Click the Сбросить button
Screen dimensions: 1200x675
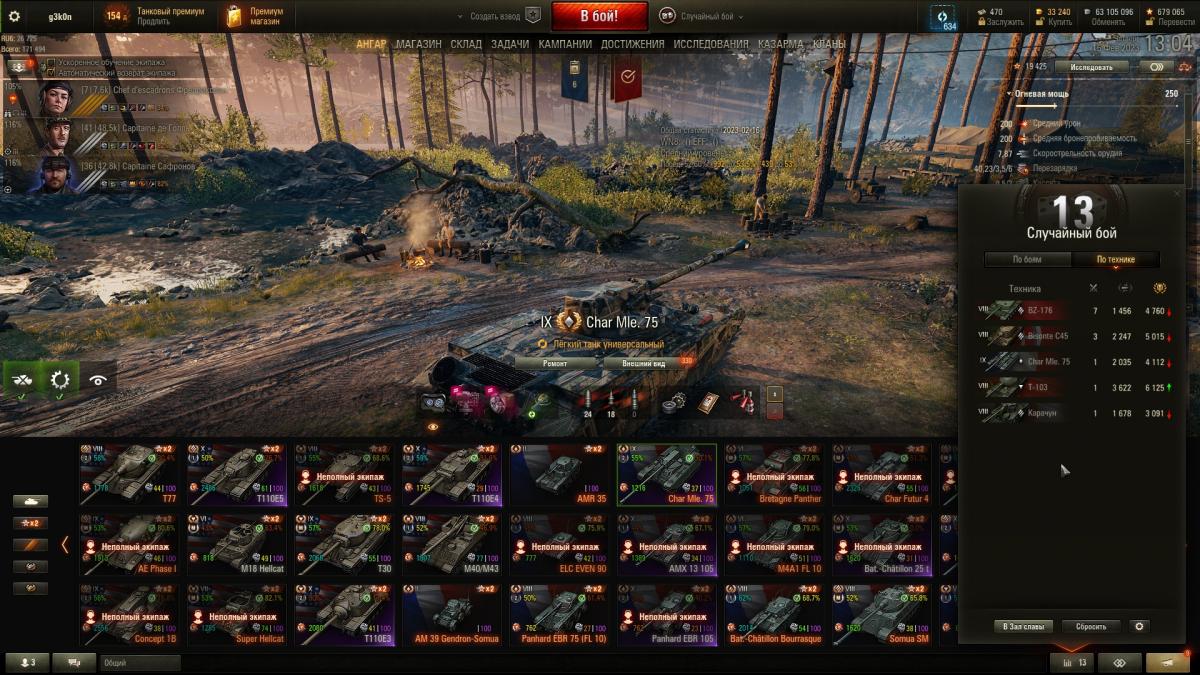point(1090,627)
